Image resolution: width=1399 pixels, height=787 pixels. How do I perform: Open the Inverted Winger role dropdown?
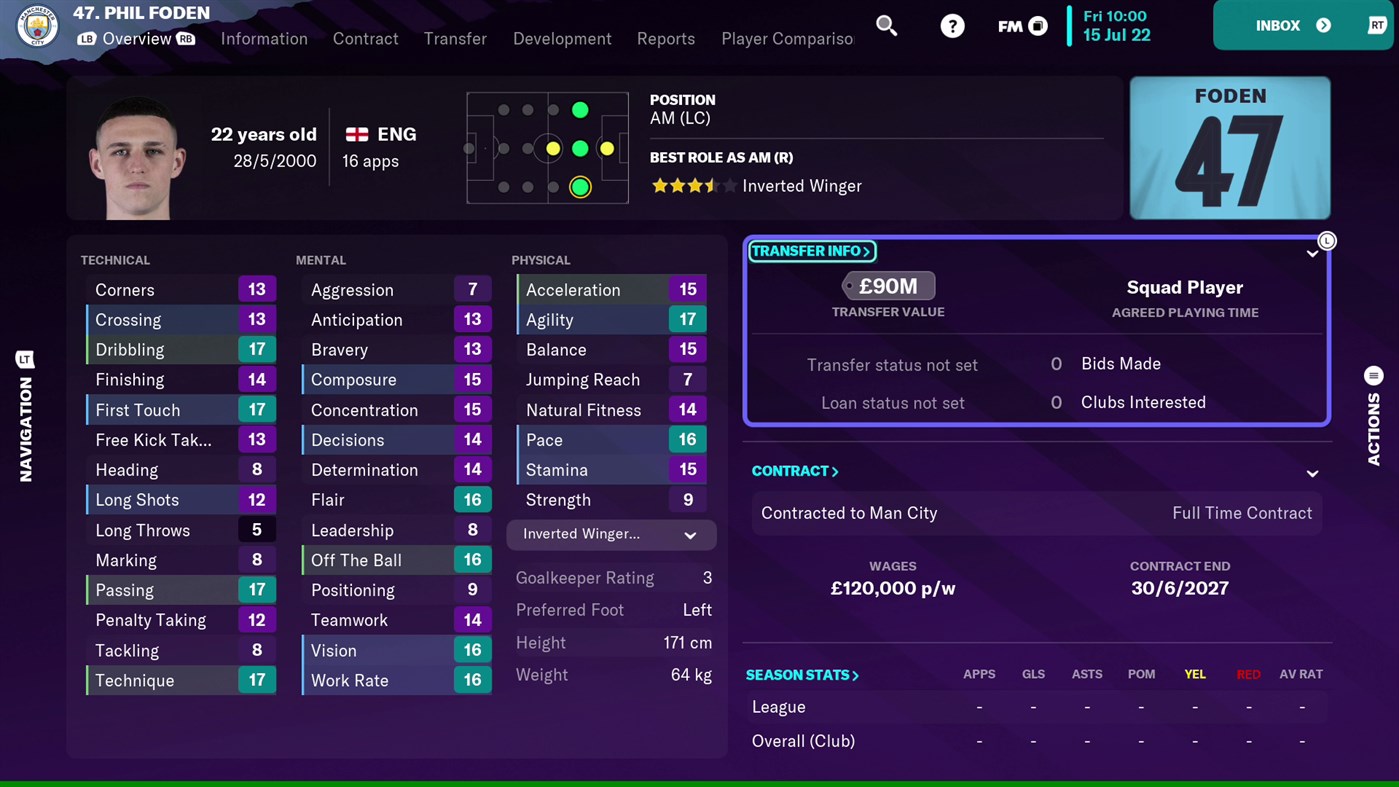coord(610,534)
